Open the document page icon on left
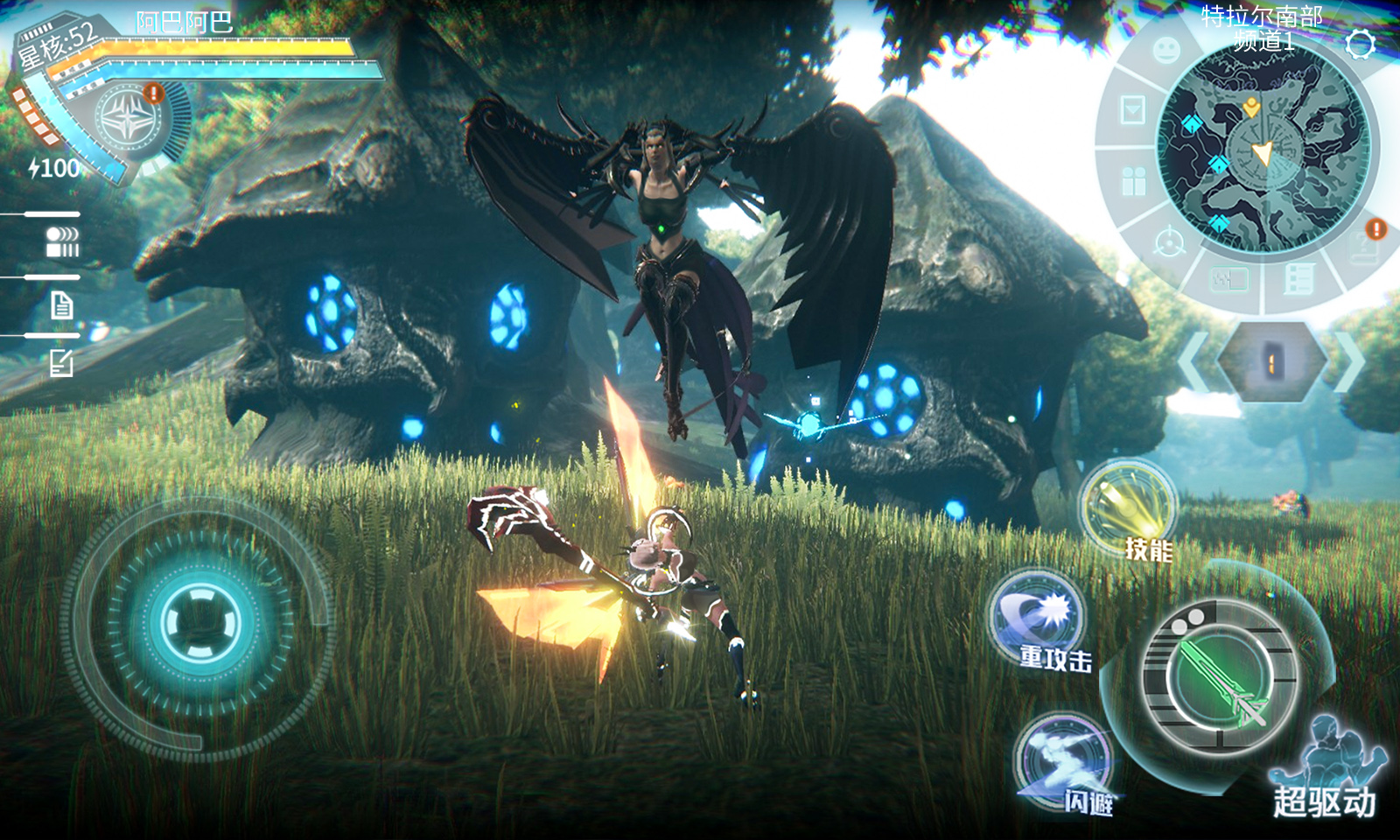Viewport: 1400px width, 840px height. [x=61, y=305]
